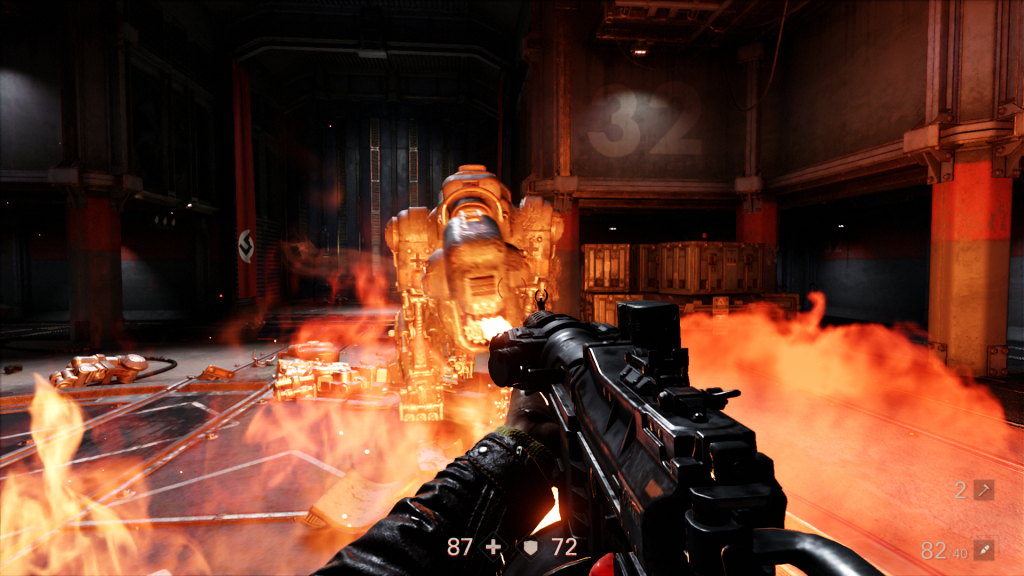Select the hatchet throwable icon

[984, 490]
